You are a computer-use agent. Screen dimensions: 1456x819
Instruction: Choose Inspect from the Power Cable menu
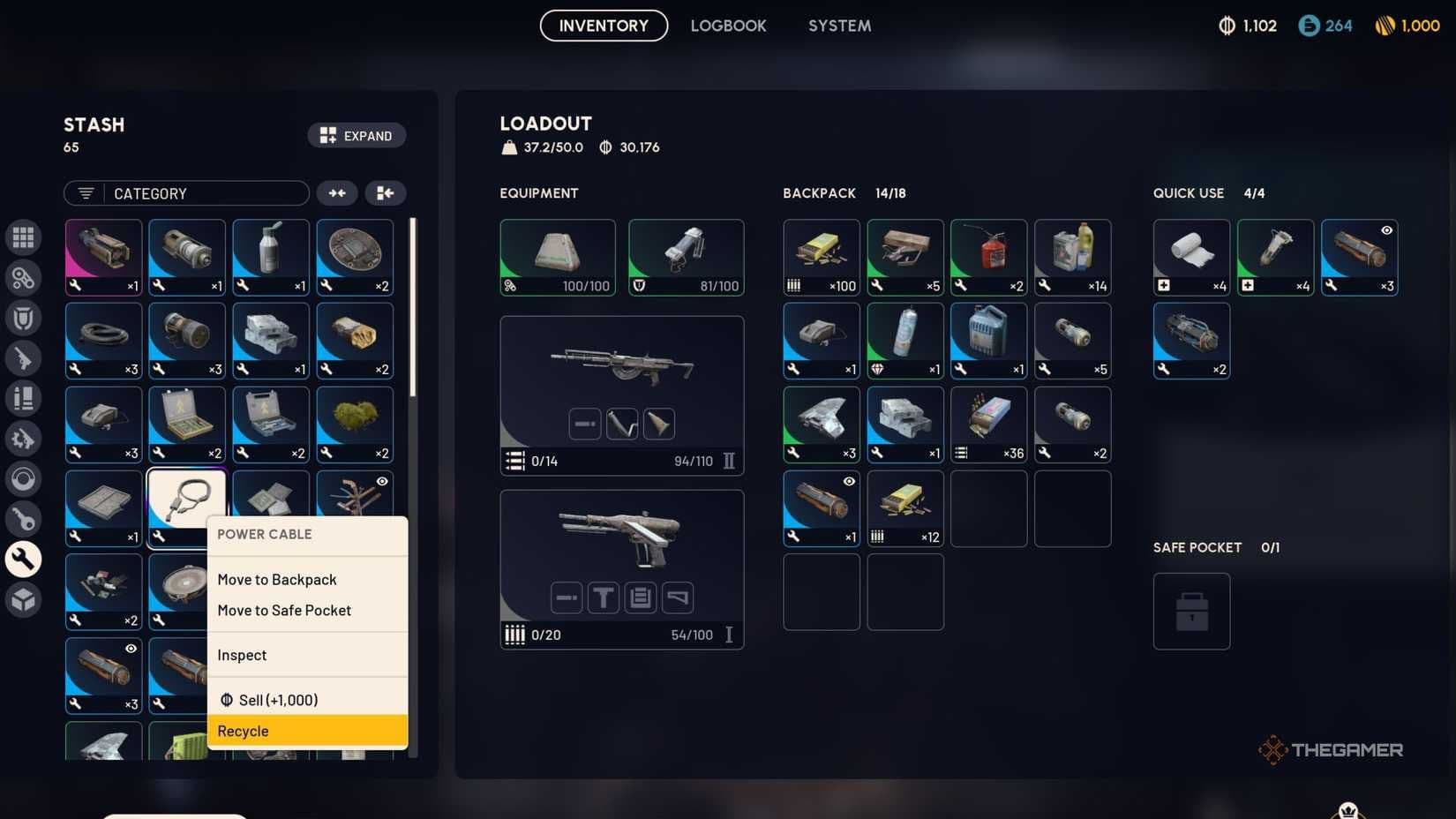(241, 655)
